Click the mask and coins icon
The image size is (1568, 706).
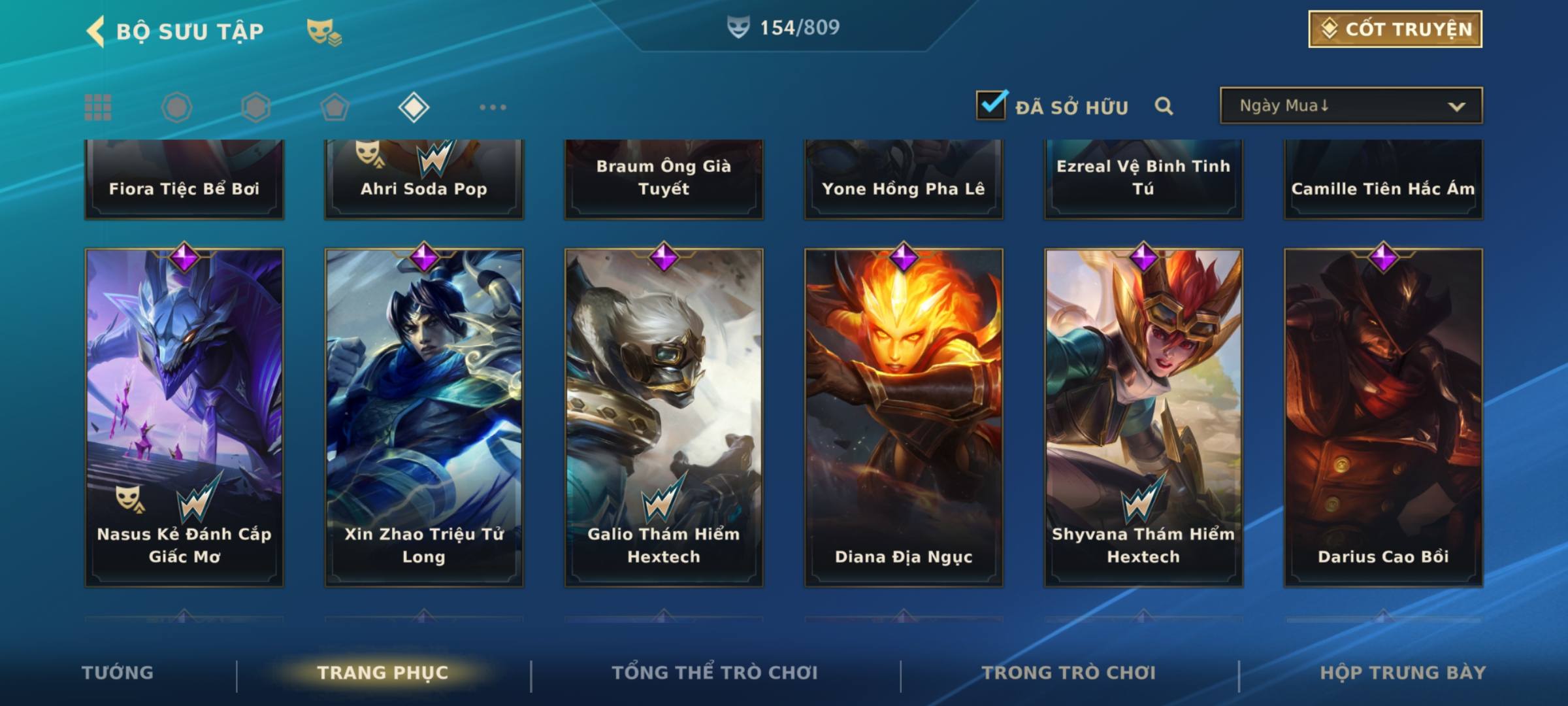coord(324,31)
